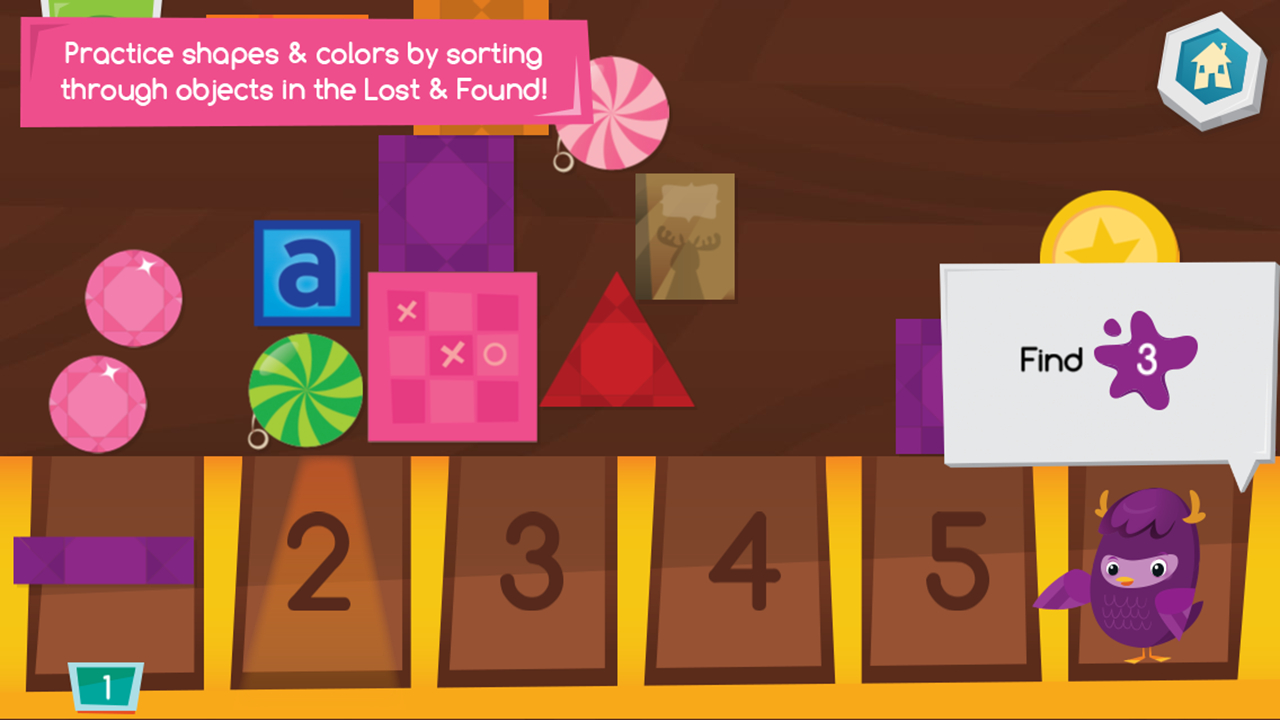Viewport: 1280px width, 720px height.
Task: Select the large purple square block
Action: (445, 205)
